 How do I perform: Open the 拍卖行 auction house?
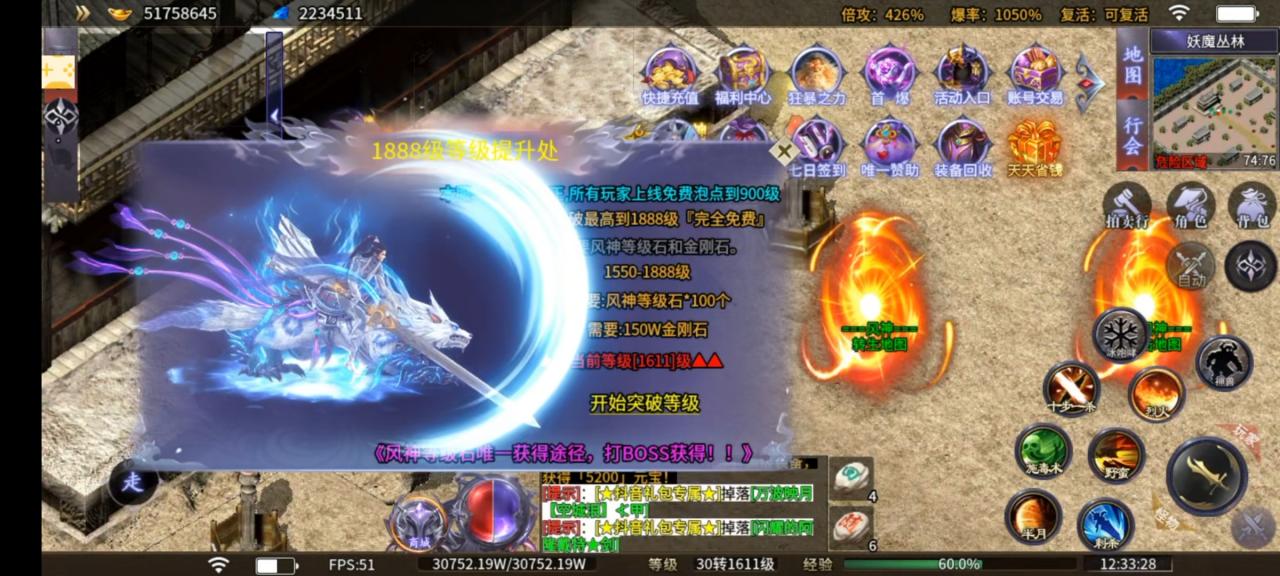tap(1127, 206)
